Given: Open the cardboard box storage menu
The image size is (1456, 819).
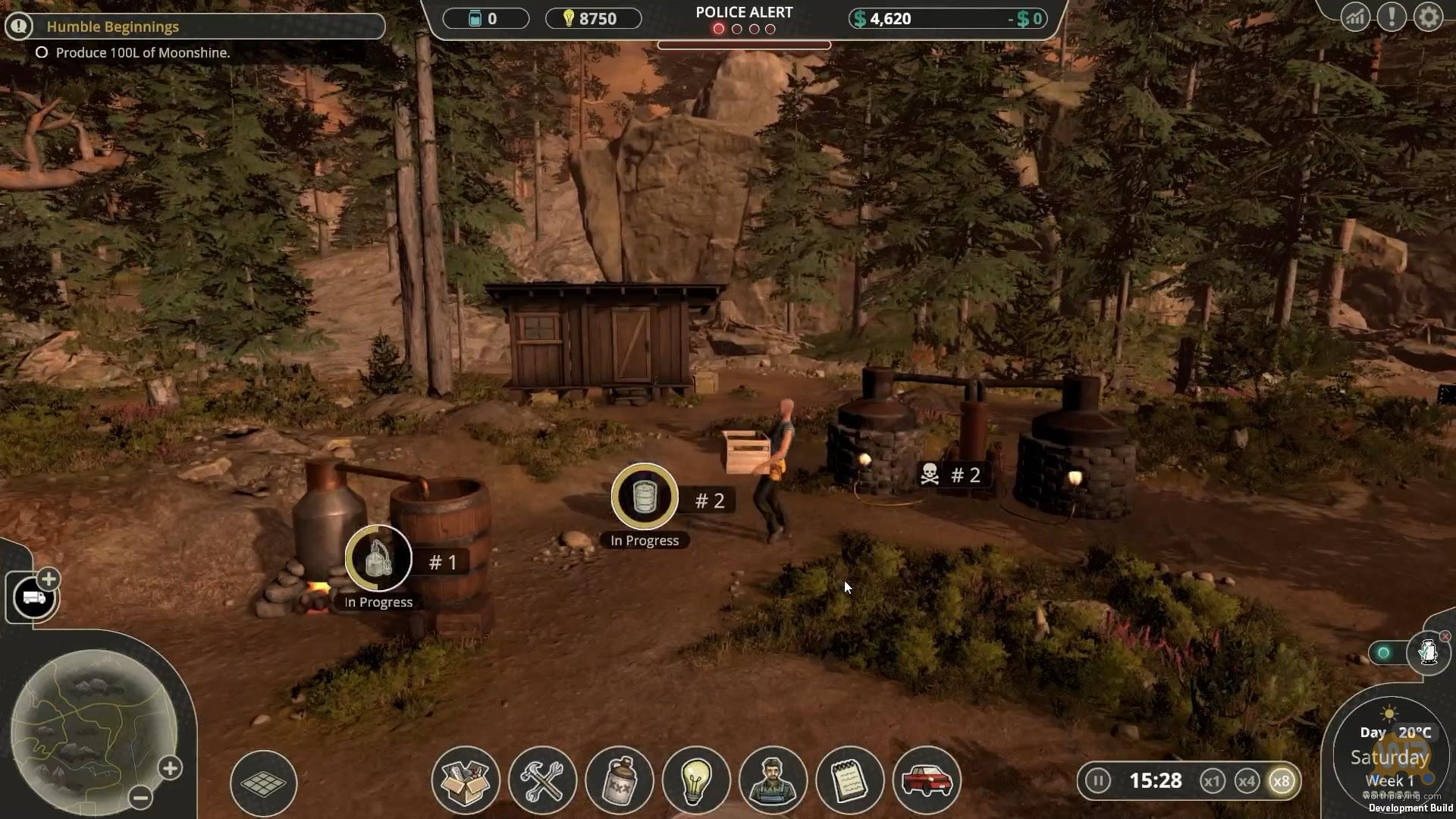Looking at the screenshot, I should (466, 781).
